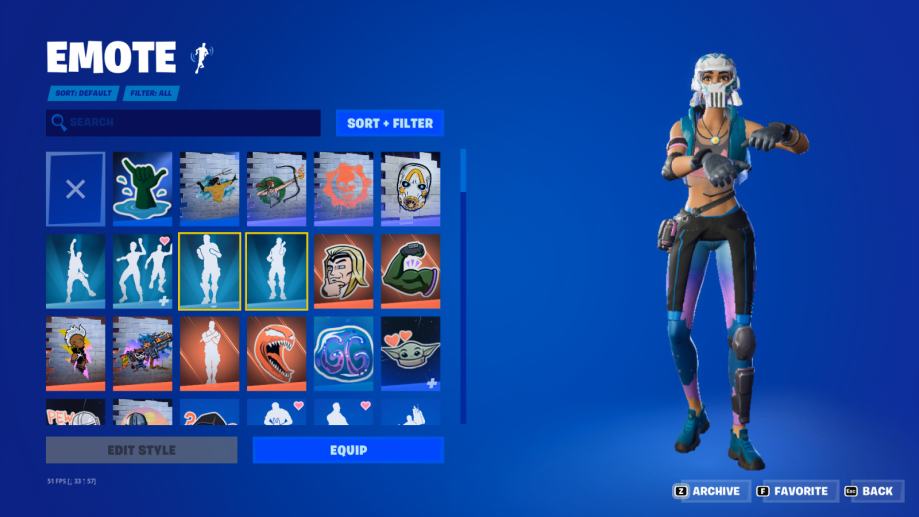Select the empty X emote slot

click(x=75, y=189)
